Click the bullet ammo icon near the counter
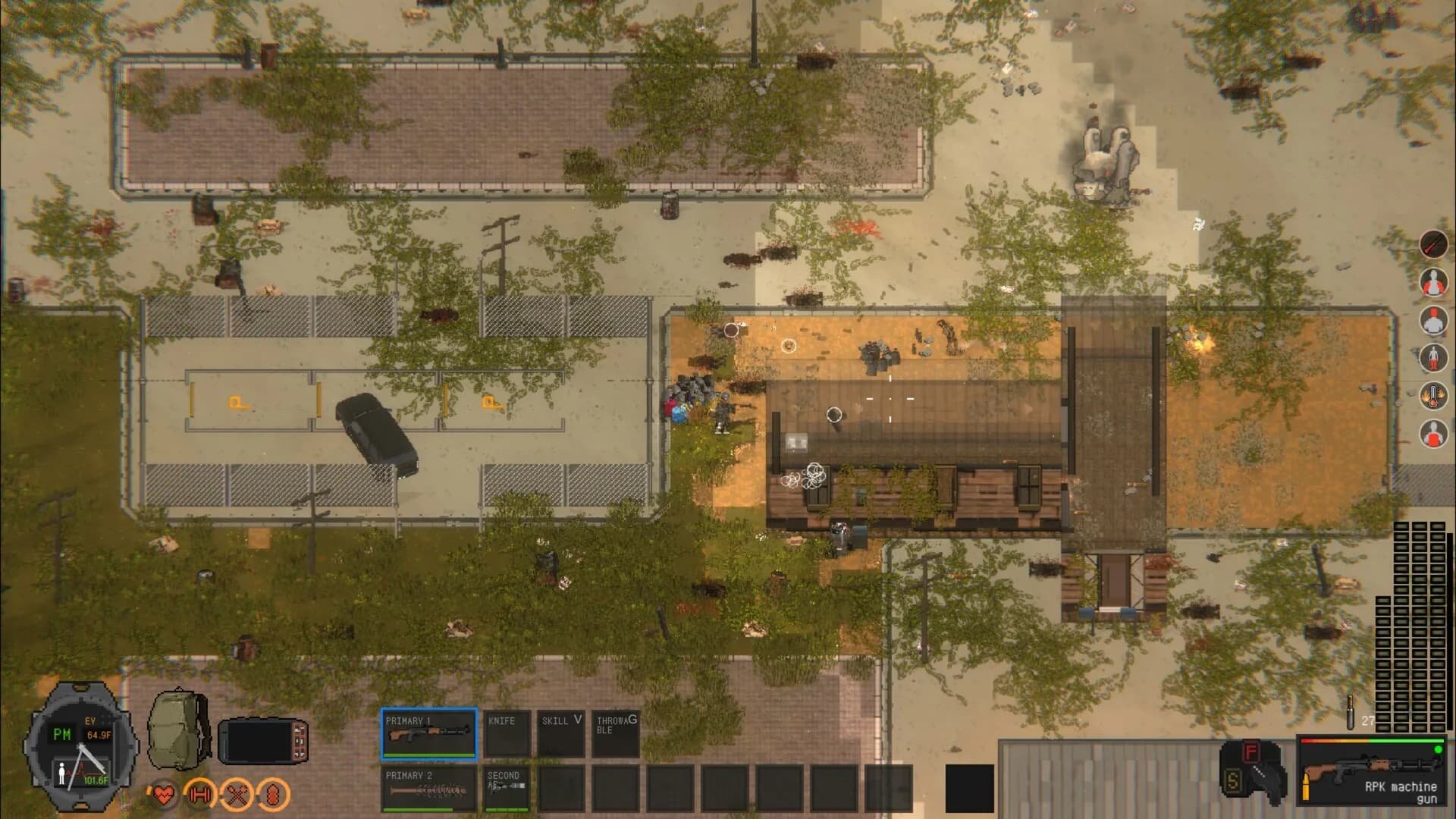This screenshot has height=819, width=1456. click(x=1351, y=711)
